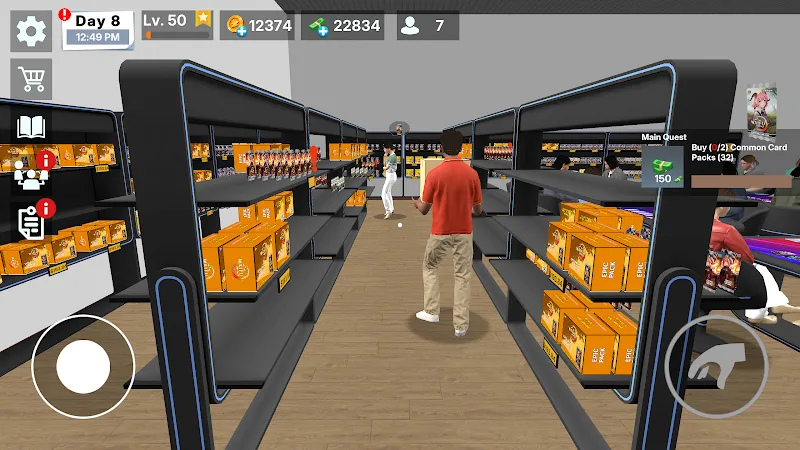This screenshot has width=800, height=450.
Task: Tap the hand grab action button
Action: tap(716, 358)
